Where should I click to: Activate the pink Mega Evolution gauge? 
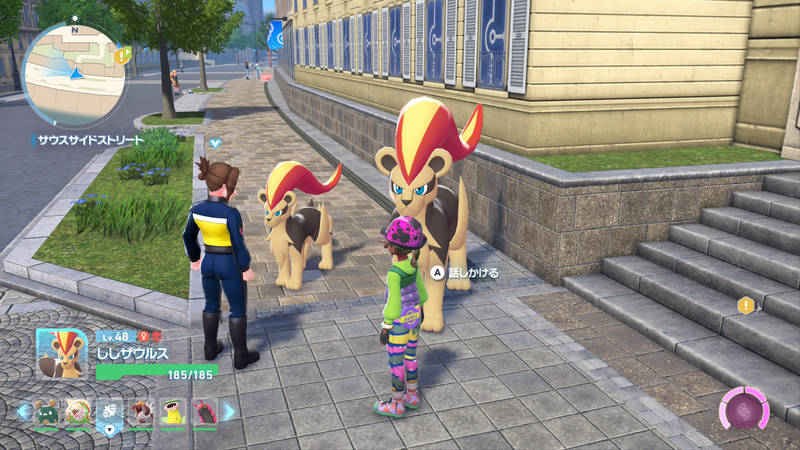pos(744,410)
